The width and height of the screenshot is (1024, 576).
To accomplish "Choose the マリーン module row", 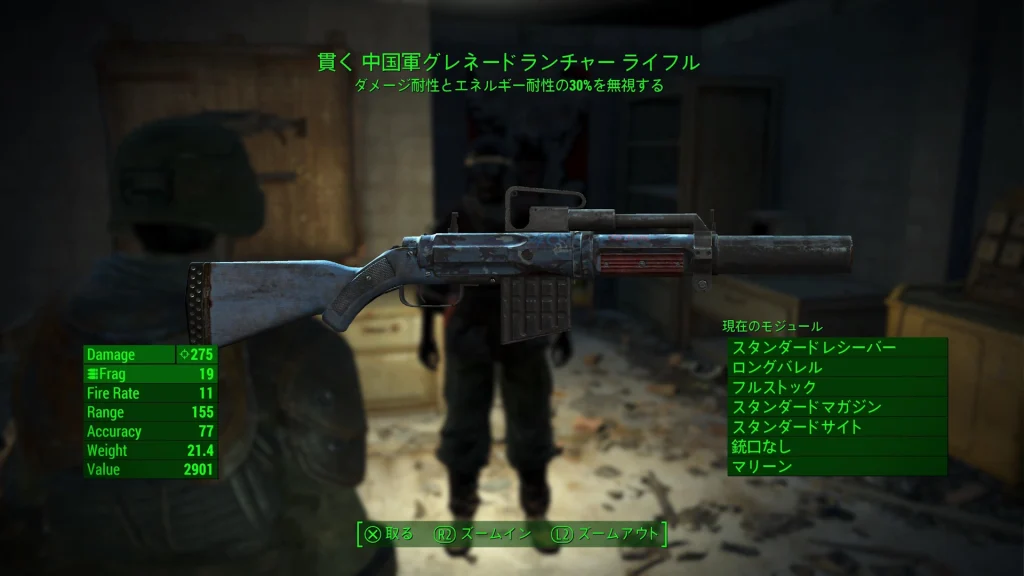I will (x=836, y=466).
